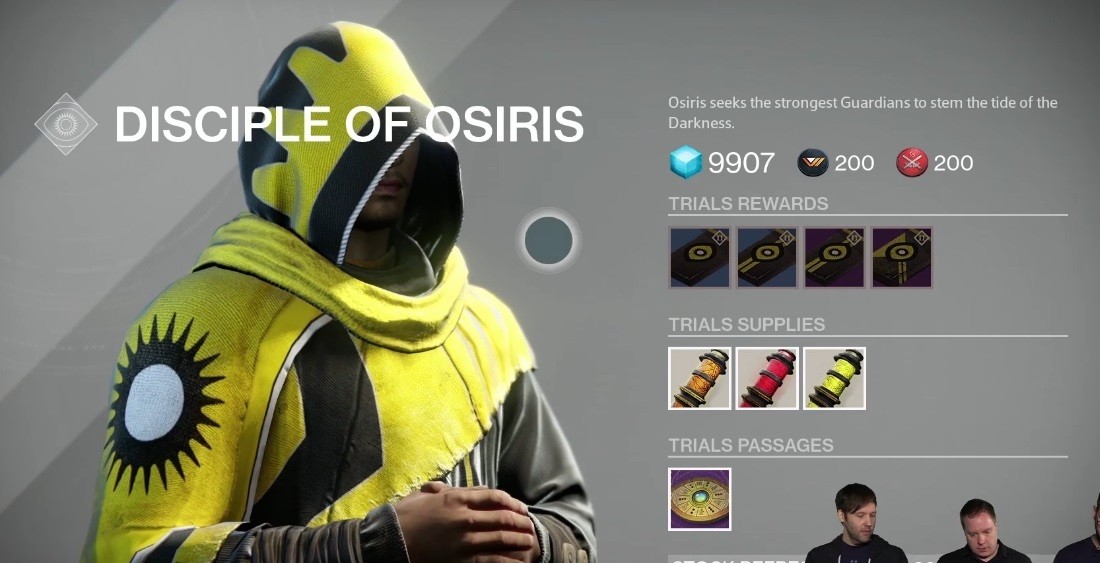Viewport: 1100px width, 563px height.
Task: Select the purple reward package with gold chevron
Action: [x=902, y=258]
